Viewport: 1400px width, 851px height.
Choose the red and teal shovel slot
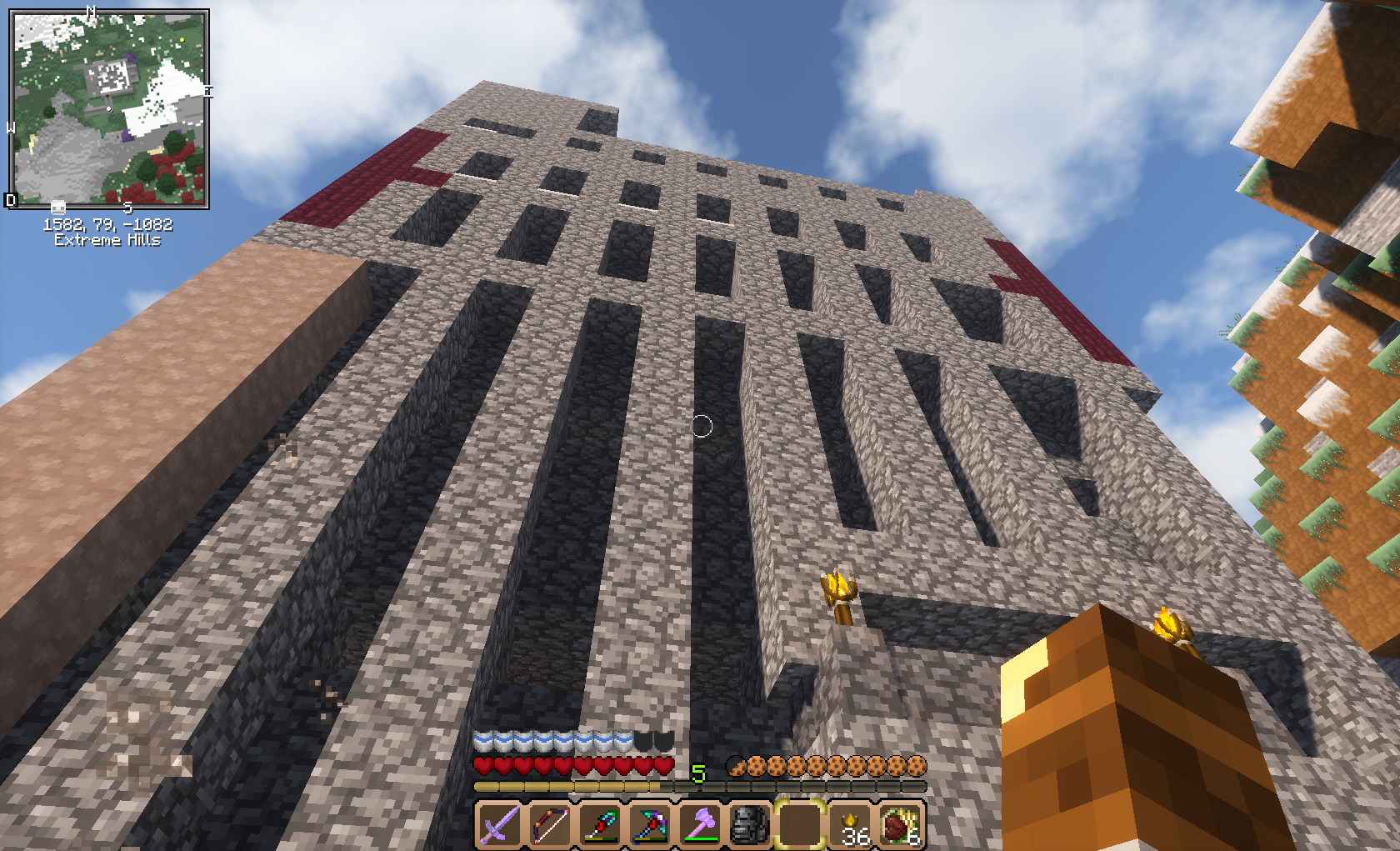tap(599, 824)
